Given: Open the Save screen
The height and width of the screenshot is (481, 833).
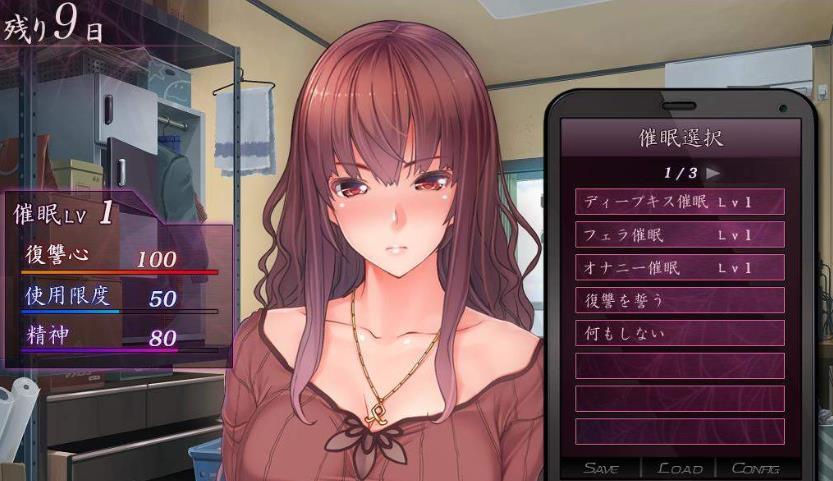Looking at the screenshot, I should tap(602, 468).
